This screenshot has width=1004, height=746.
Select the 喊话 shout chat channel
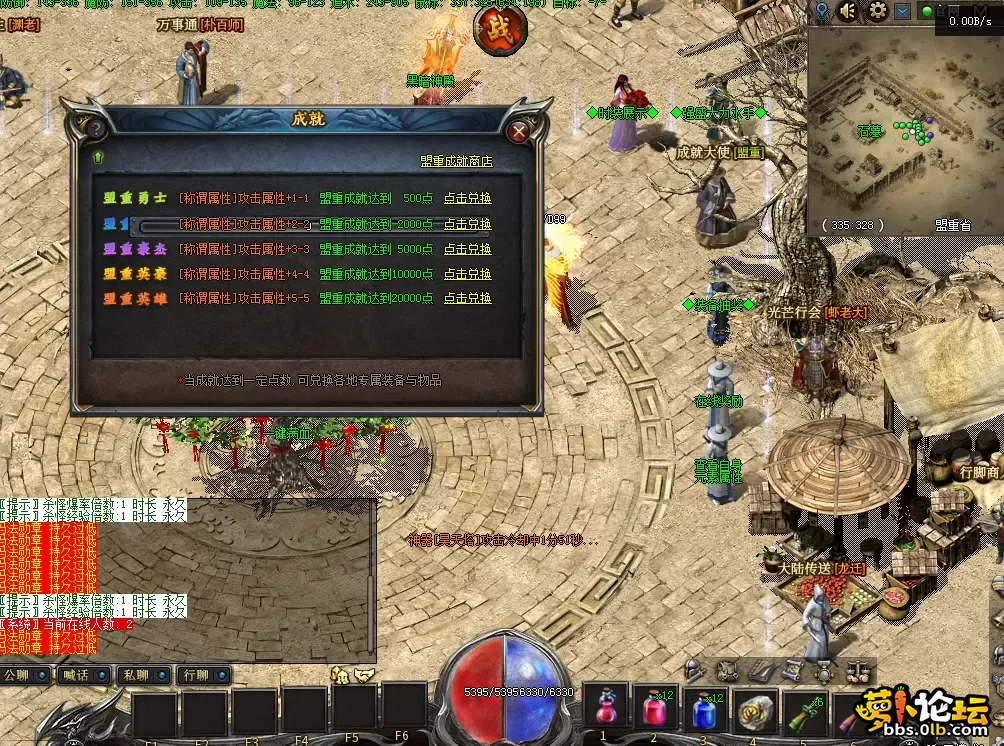click(83, 675)
